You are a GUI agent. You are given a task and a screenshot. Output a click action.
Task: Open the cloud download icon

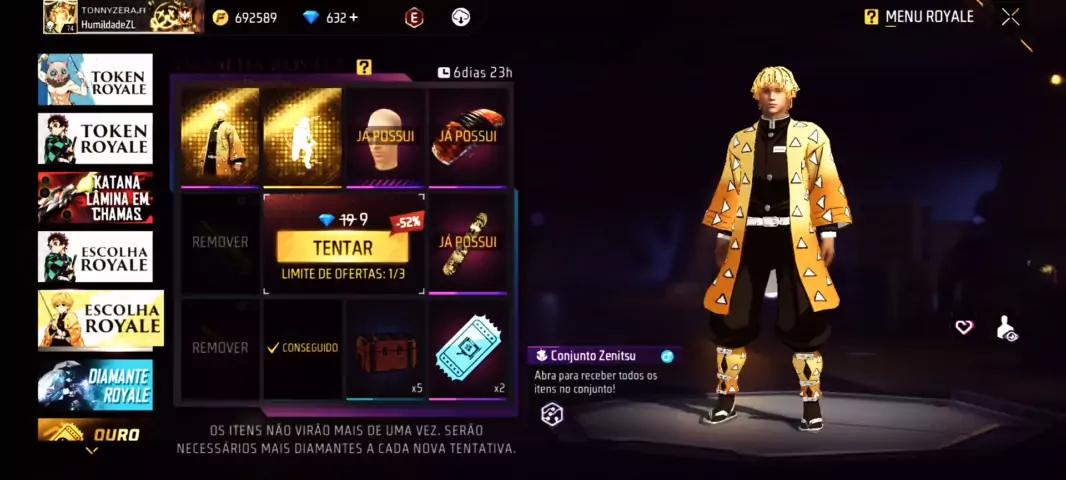point(461,17)
